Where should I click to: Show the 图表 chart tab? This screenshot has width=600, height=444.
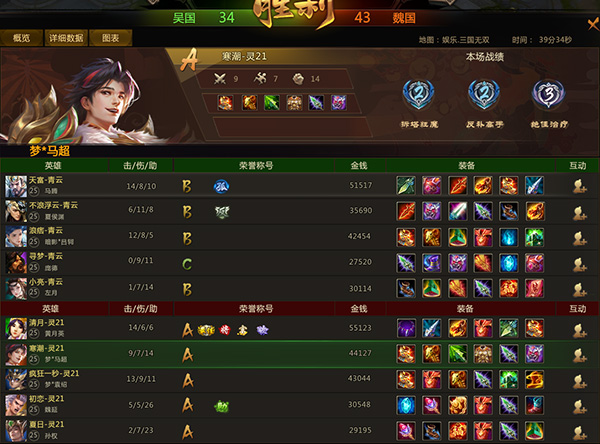click(x=111, y=38)
